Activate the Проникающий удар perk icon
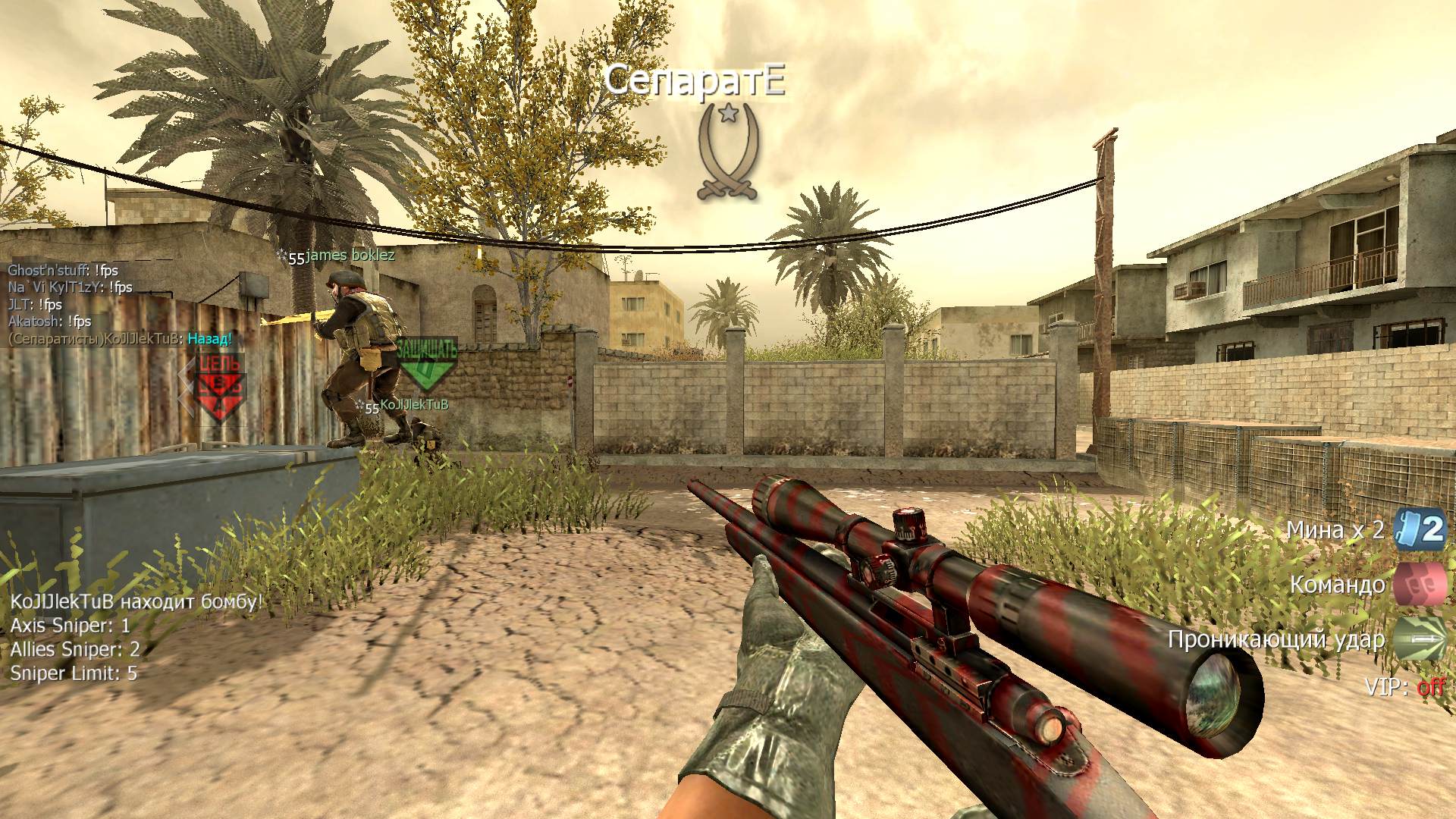The height and width of the screenshot is (819, 1456). click(1420, 639)
